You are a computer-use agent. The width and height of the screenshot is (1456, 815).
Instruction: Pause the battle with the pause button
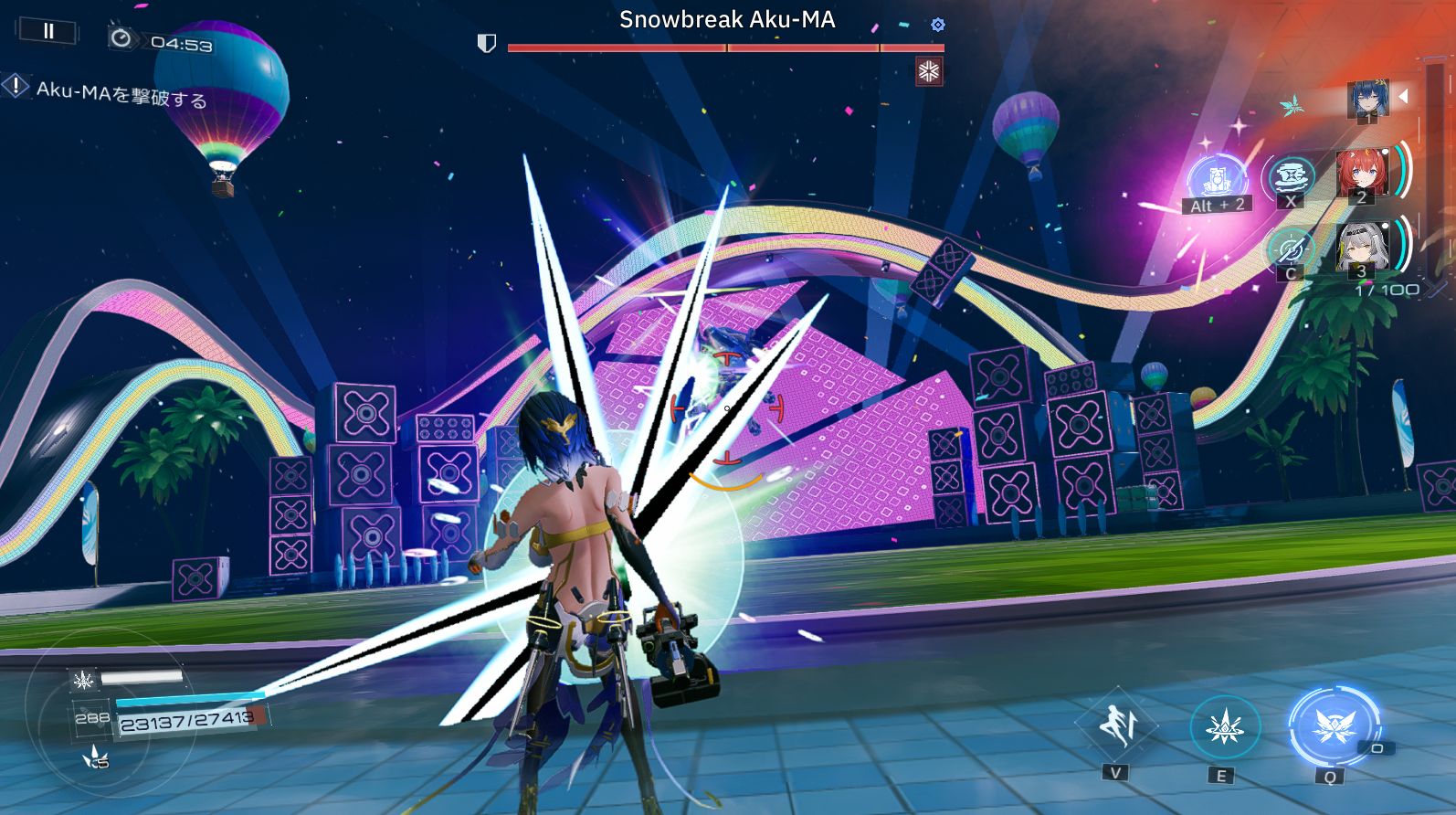coord(48,31)
